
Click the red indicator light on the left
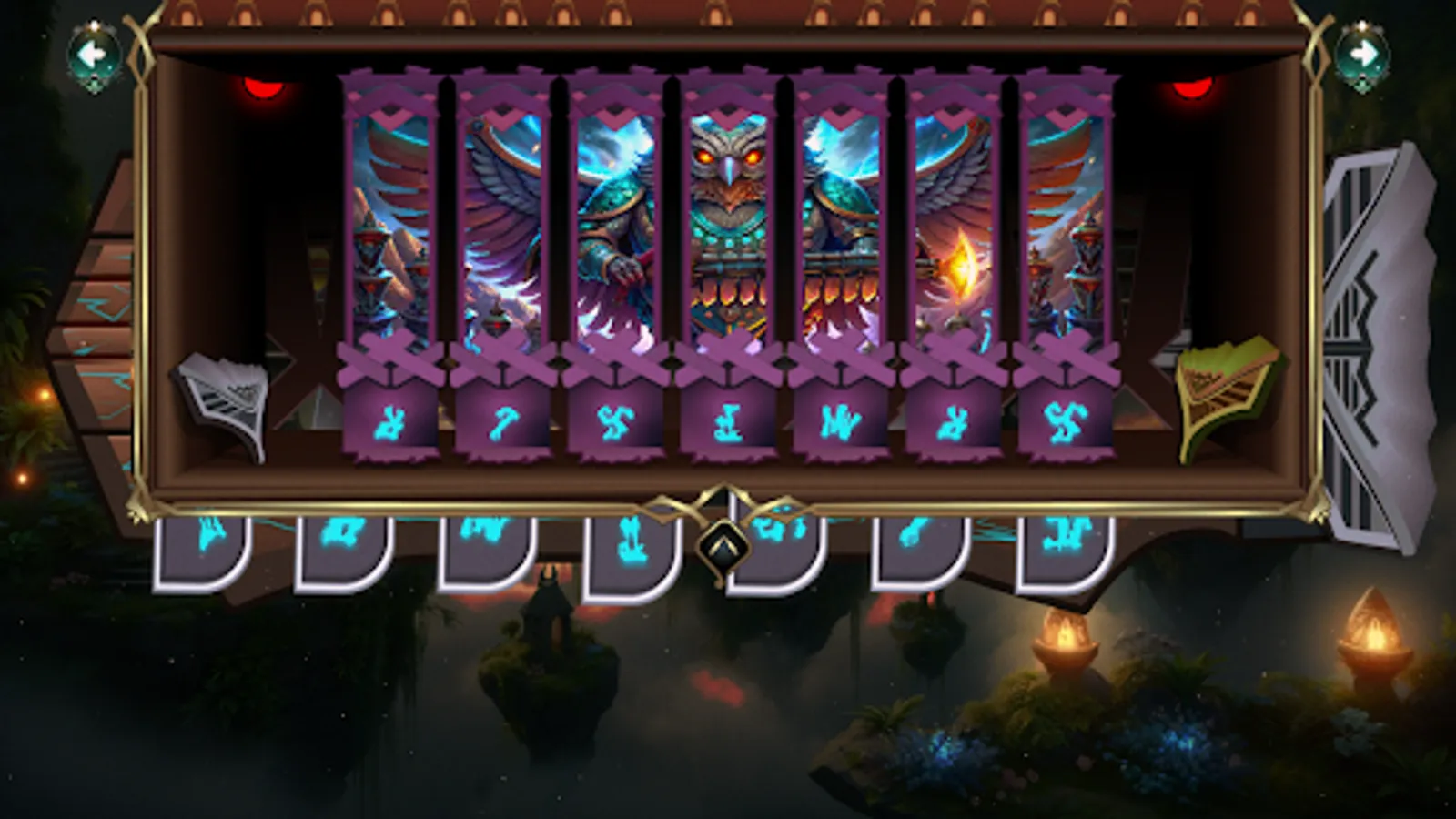(266, 88)
